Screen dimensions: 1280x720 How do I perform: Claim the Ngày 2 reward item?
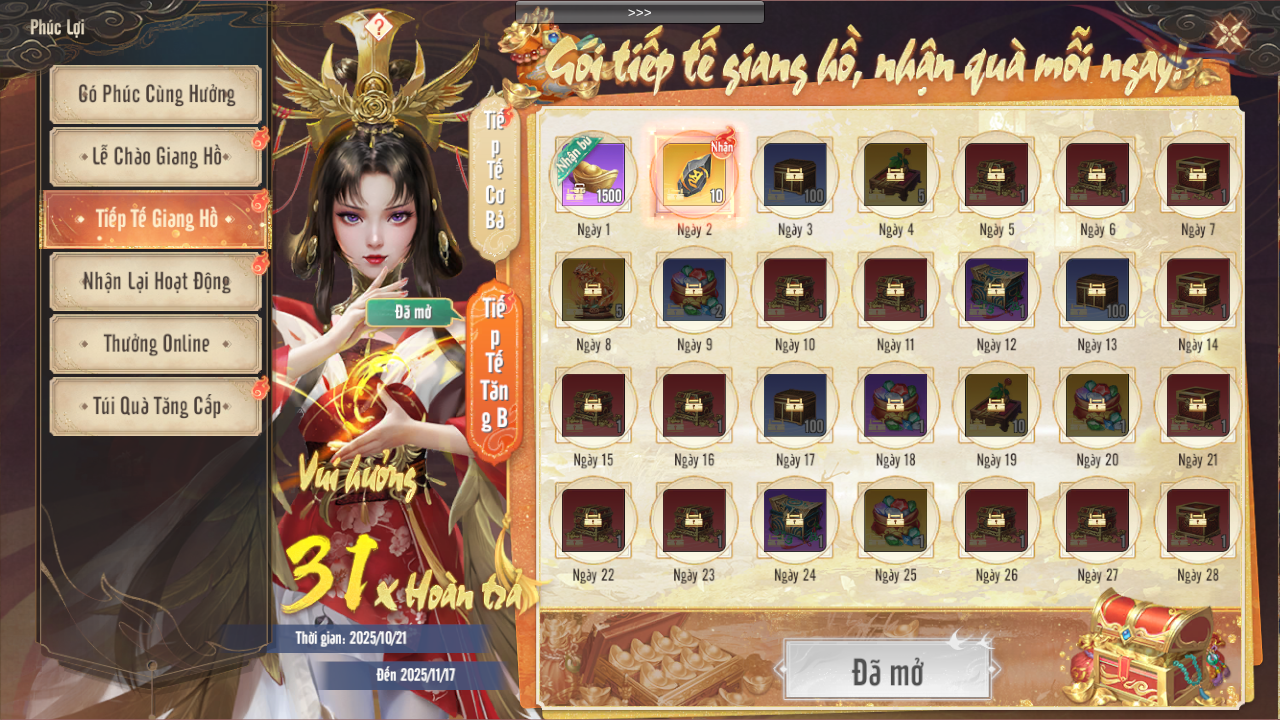pyautogui.click(x=694, y=174)
